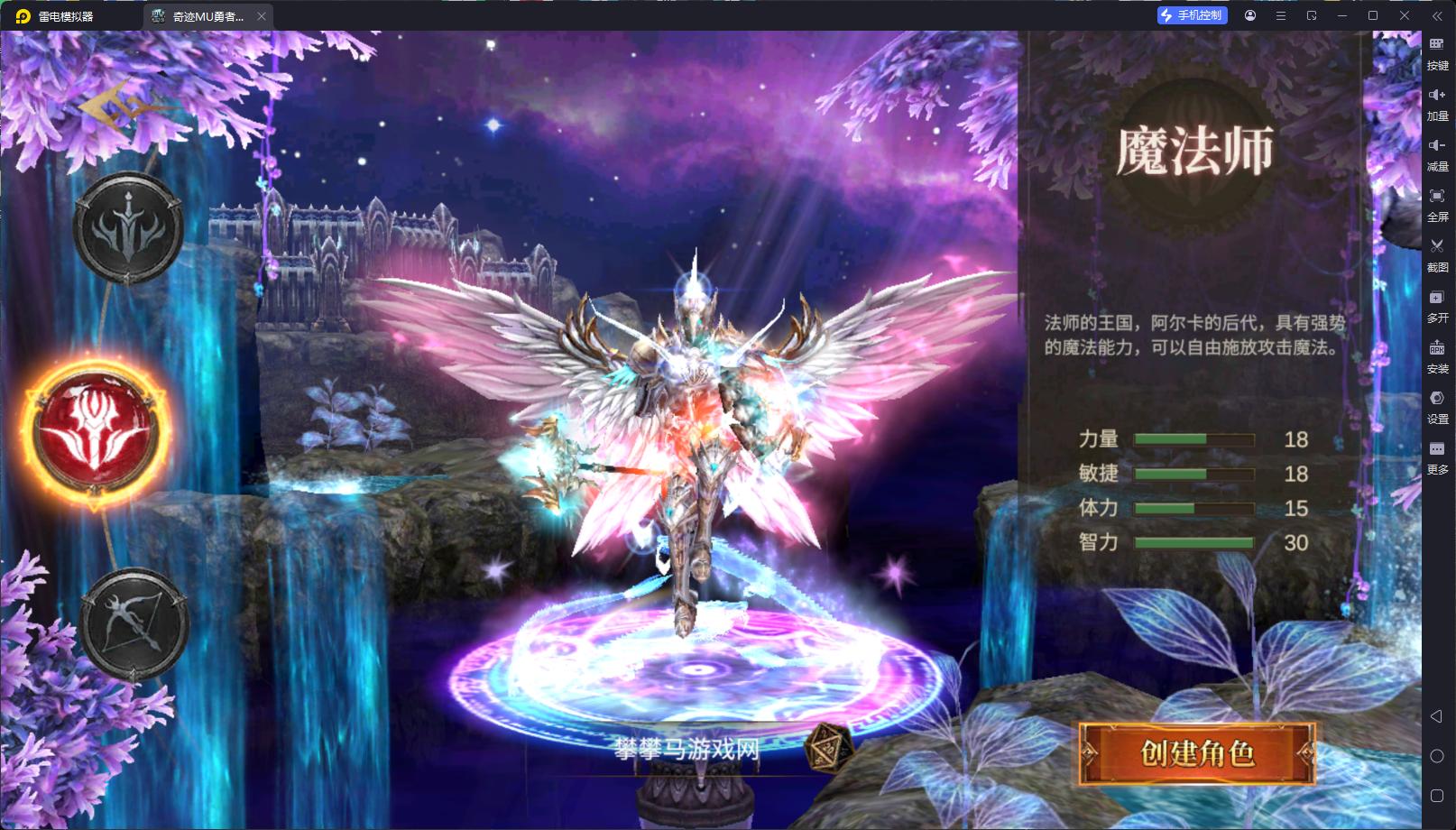
Task: Click the 安装 install APK button
Action: click(1437, 355)
